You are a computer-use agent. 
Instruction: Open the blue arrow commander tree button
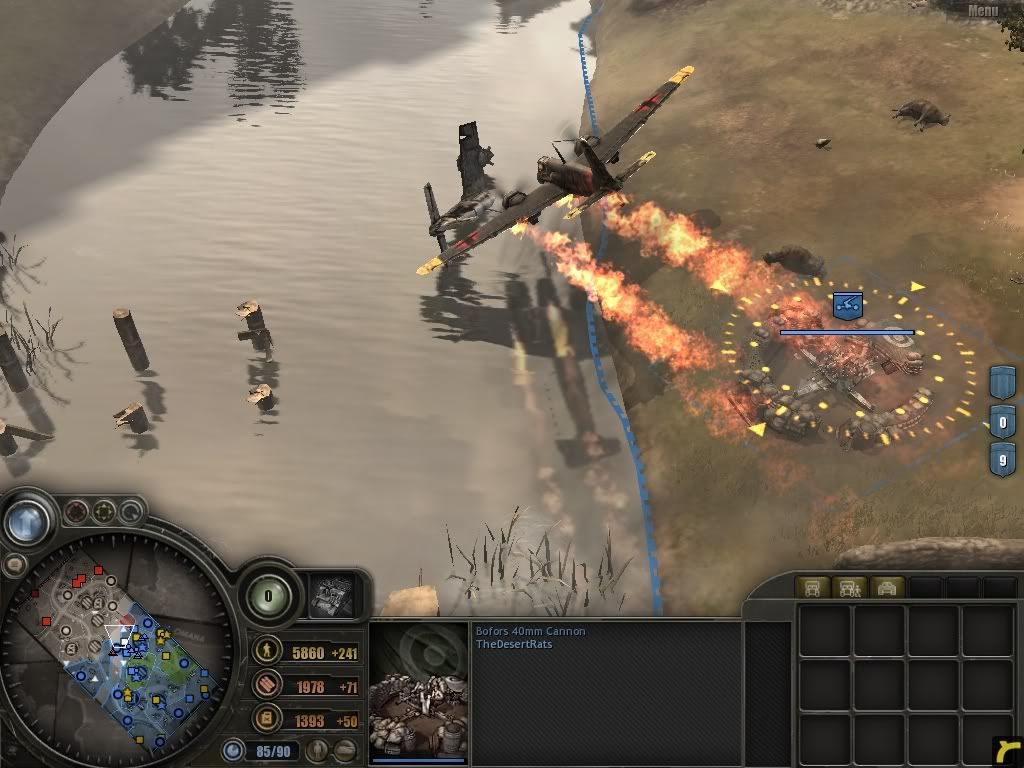[27, 521]
